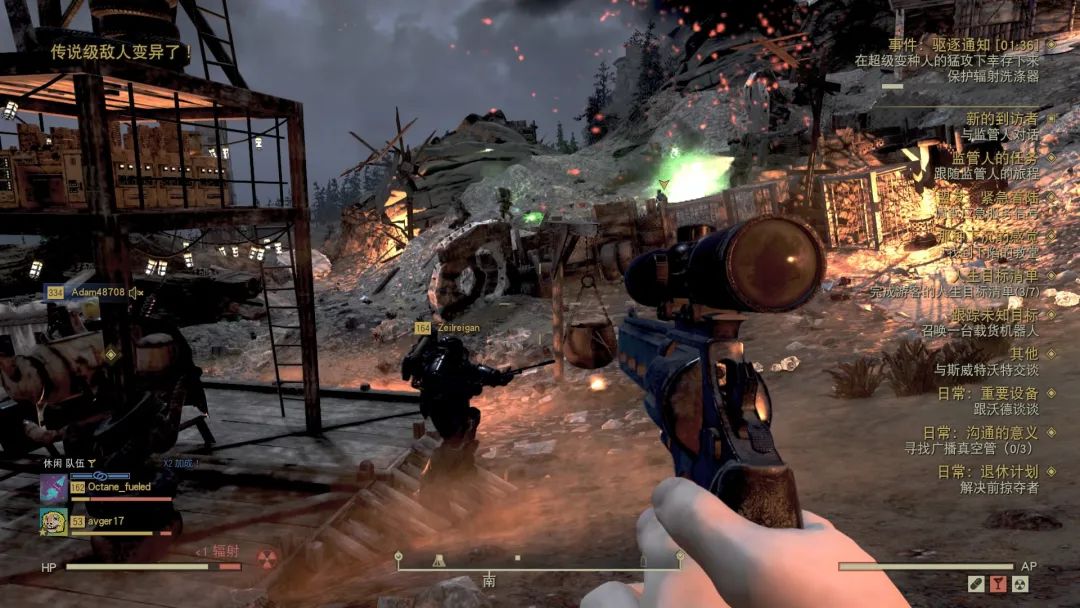The width and height of the screenshot is (1080, 608).
Task: Click avger17's cartoon dog avatar
Action: (54, 521)
